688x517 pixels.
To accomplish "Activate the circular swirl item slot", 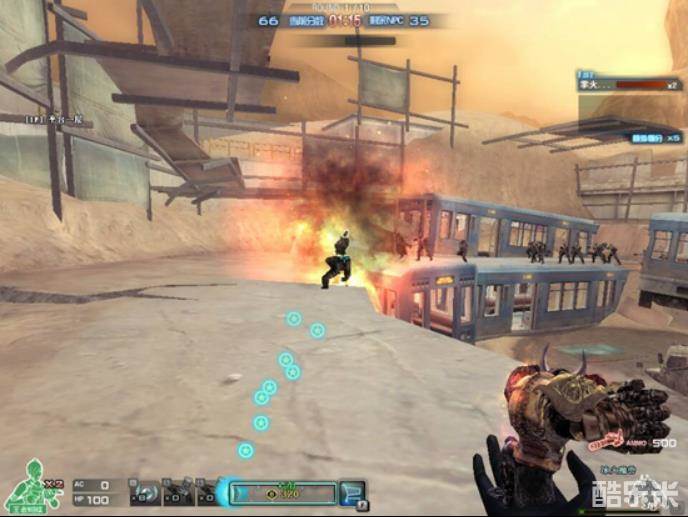I will click(x=146, y=493).
